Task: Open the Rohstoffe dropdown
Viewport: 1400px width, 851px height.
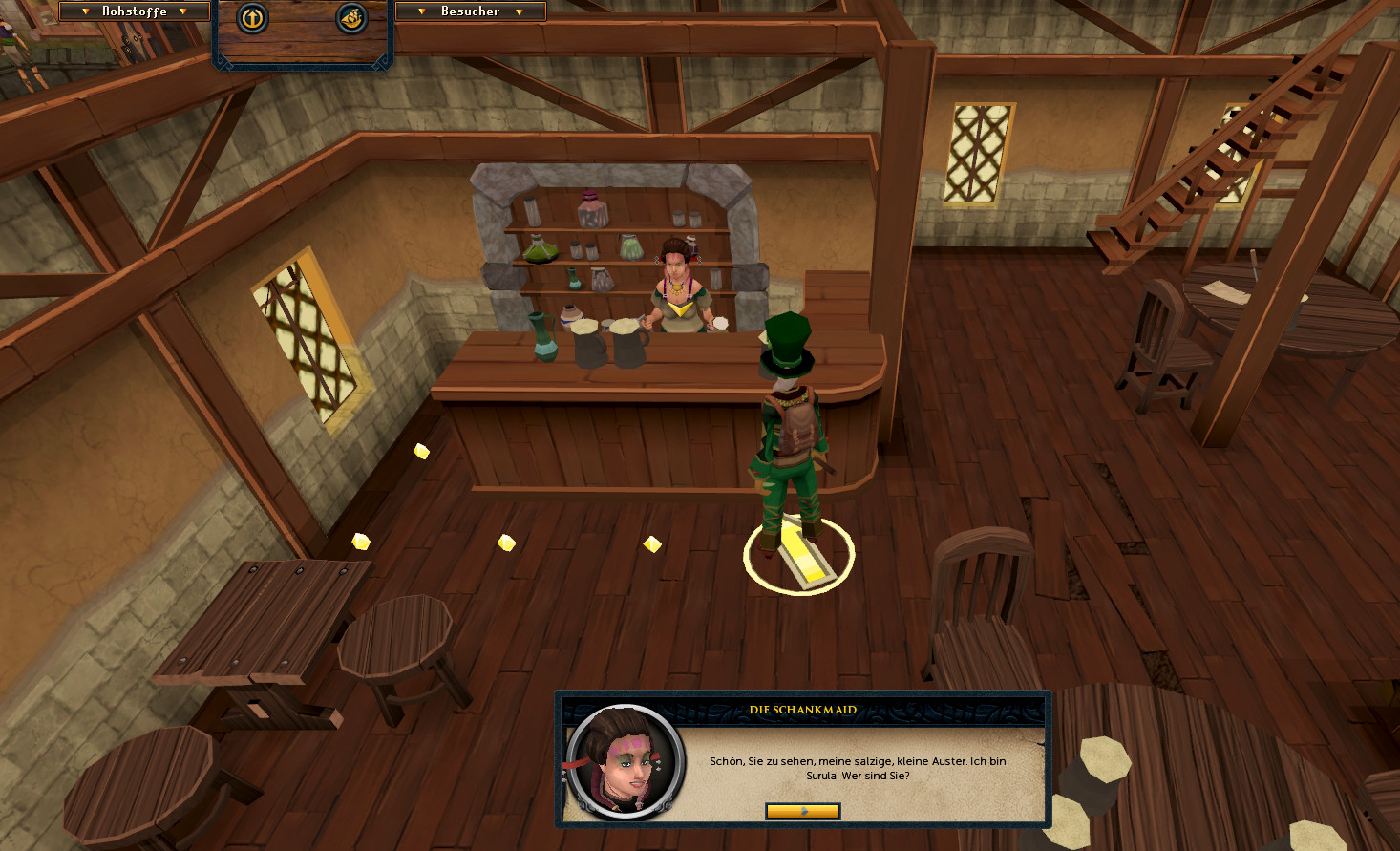Action: pos(134,11)
